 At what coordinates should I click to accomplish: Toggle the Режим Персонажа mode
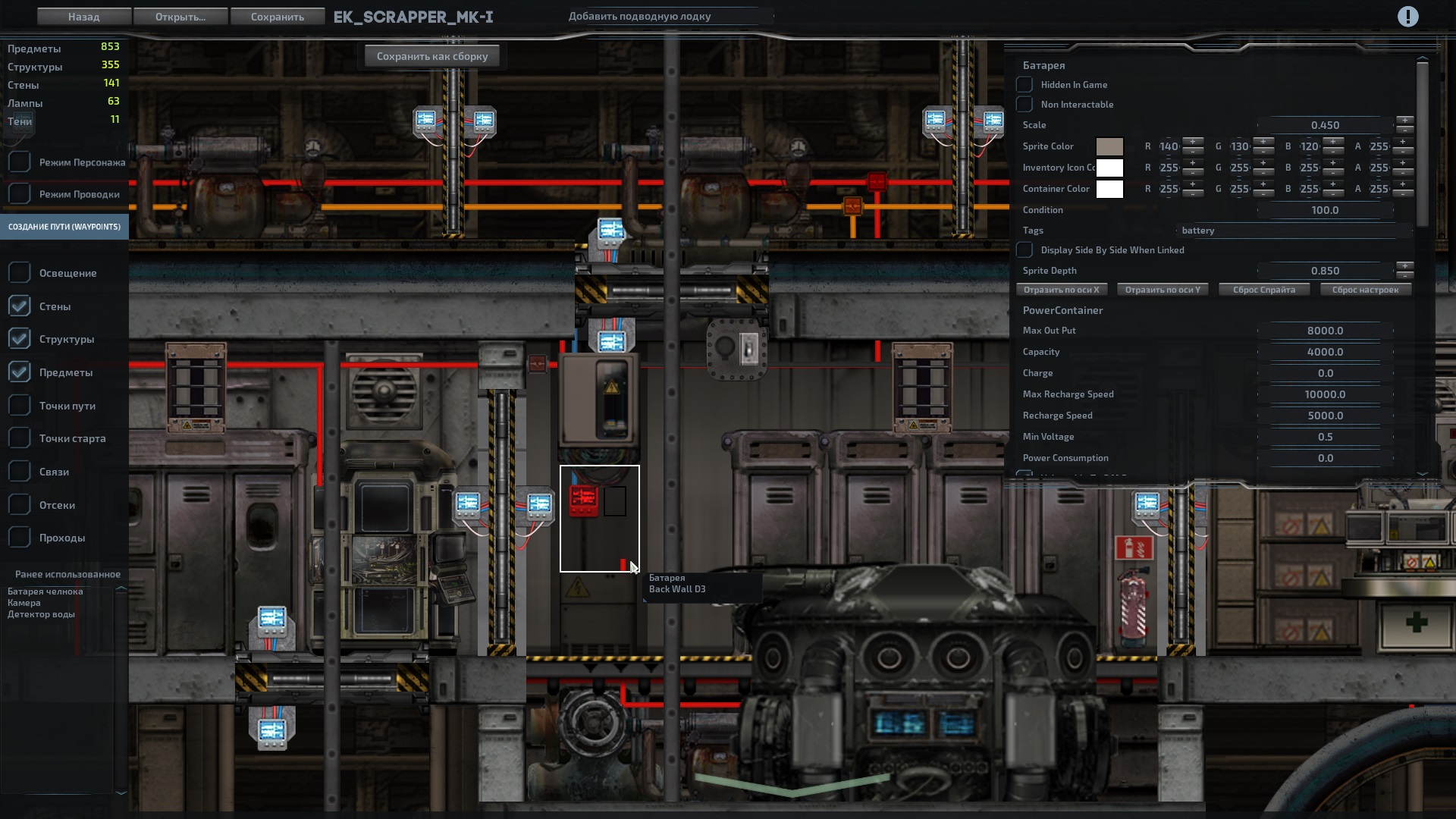coord(19,161)
